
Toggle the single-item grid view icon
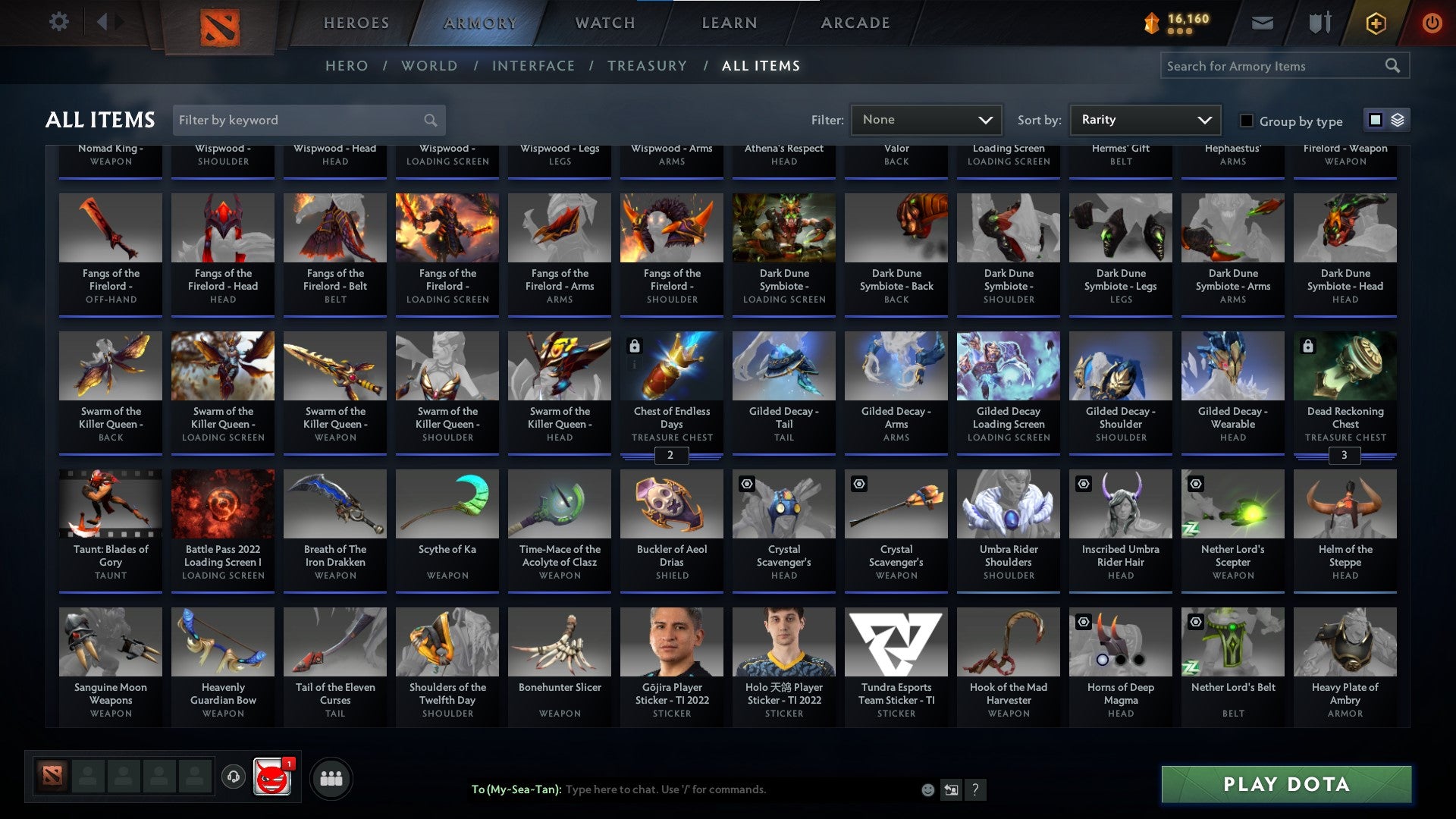(x=1374, y=120)
